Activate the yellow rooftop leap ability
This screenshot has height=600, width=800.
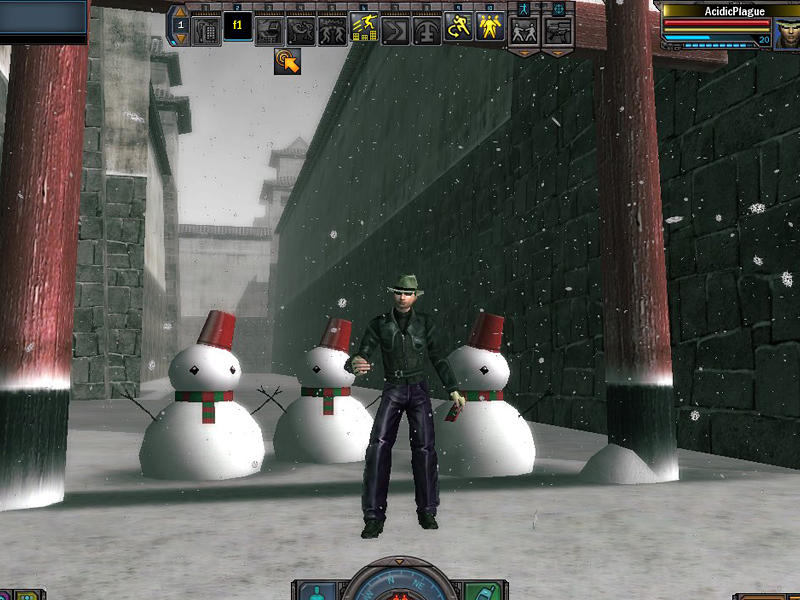[x=364, y=29]
